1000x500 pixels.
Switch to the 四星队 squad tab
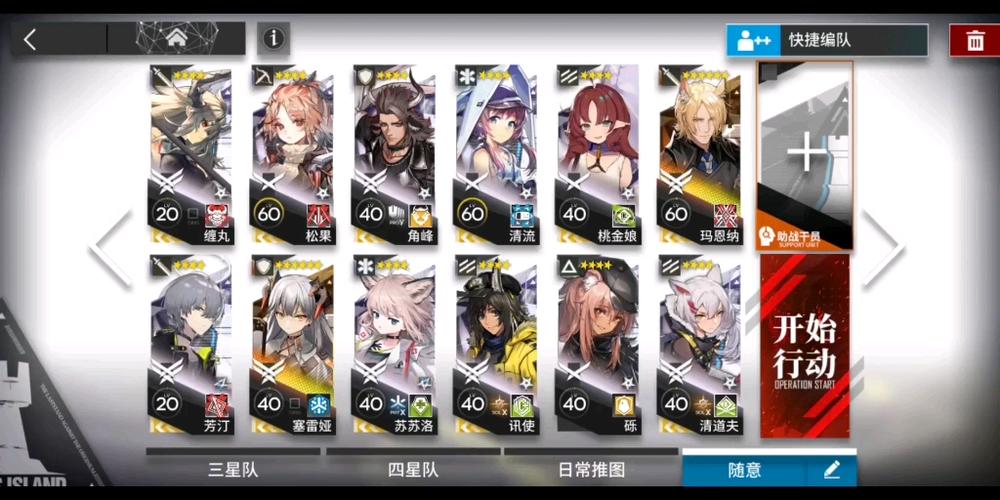413,469
